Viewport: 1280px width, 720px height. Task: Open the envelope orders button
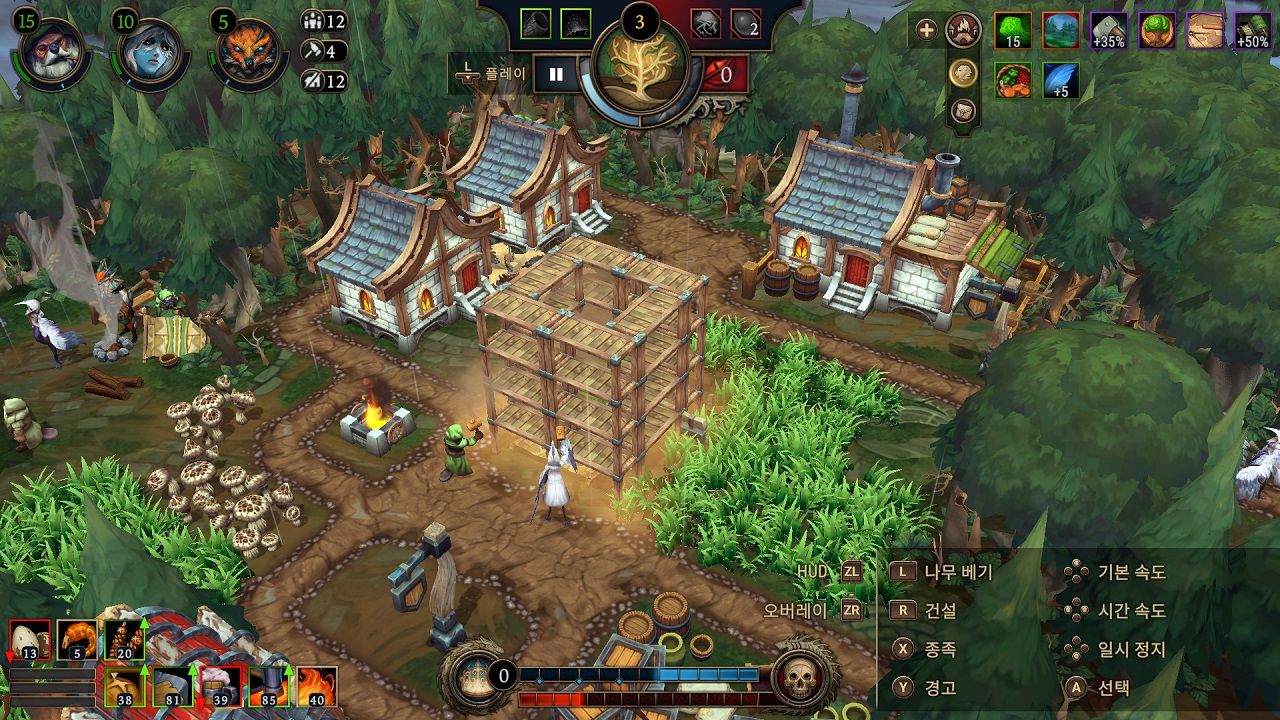pos(963,110)
